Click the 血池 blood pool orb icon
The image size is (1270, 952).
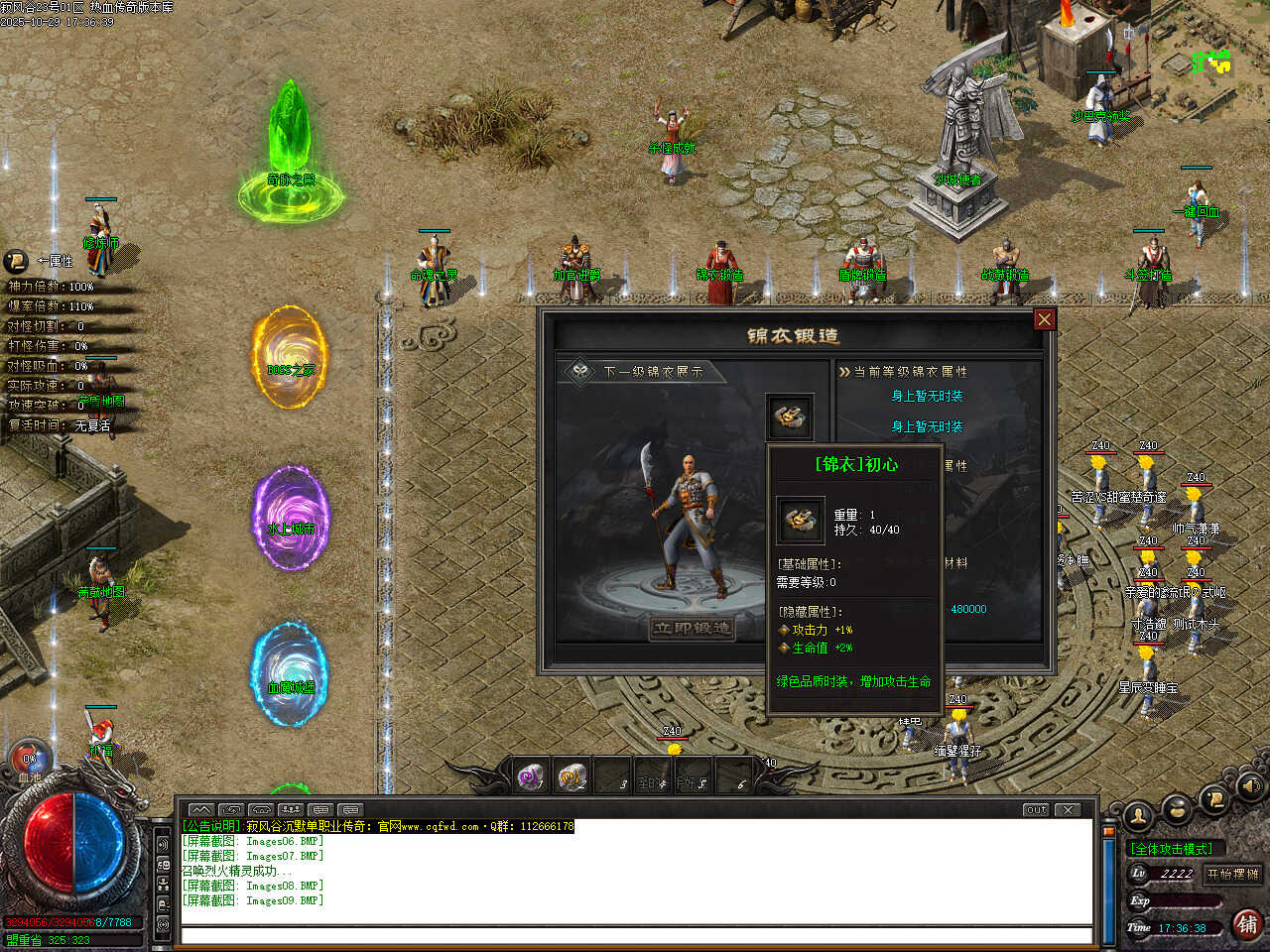(x=30, y=761)
